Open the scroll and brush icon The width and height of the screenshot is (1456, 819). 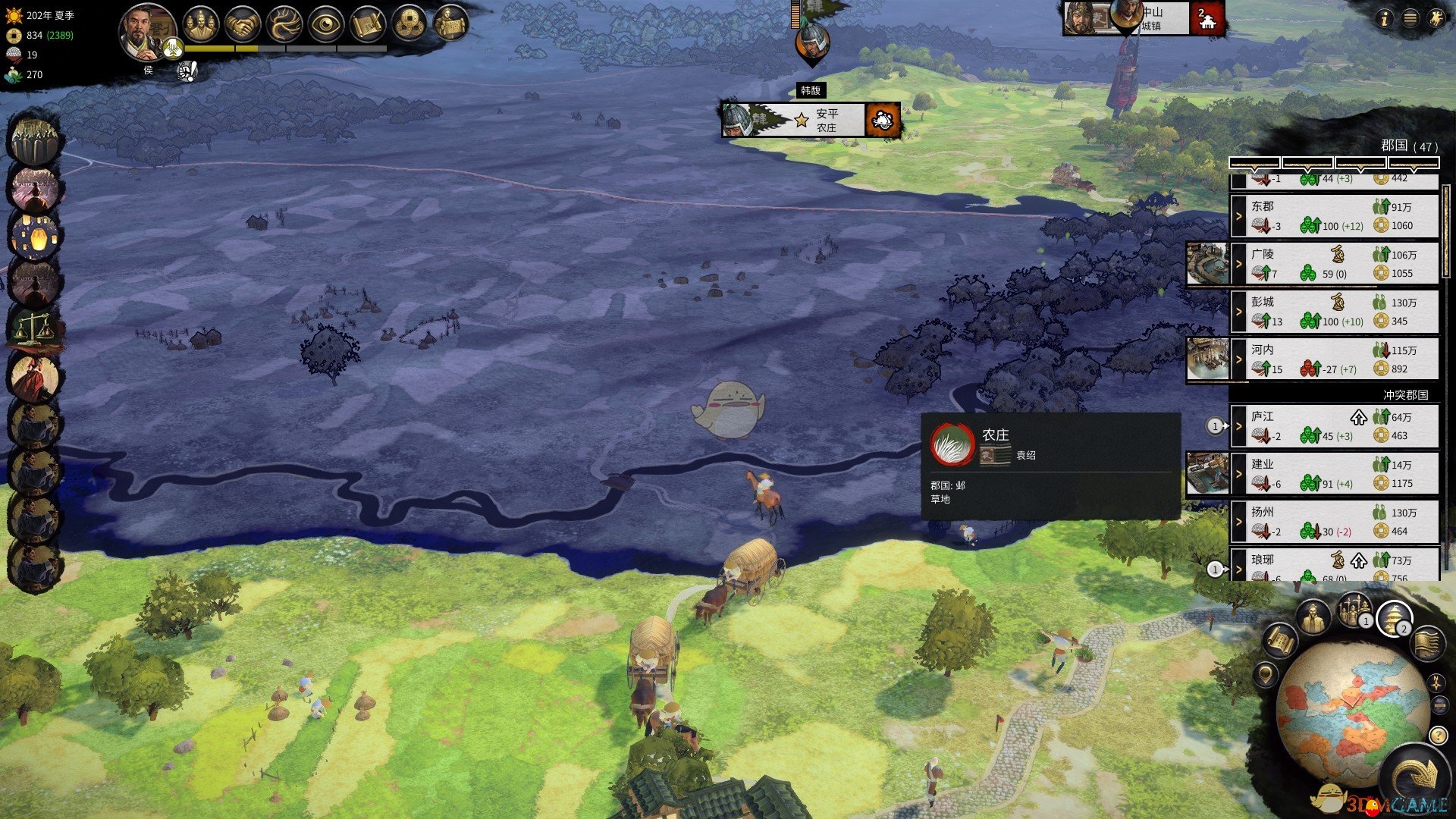point(369,24)
